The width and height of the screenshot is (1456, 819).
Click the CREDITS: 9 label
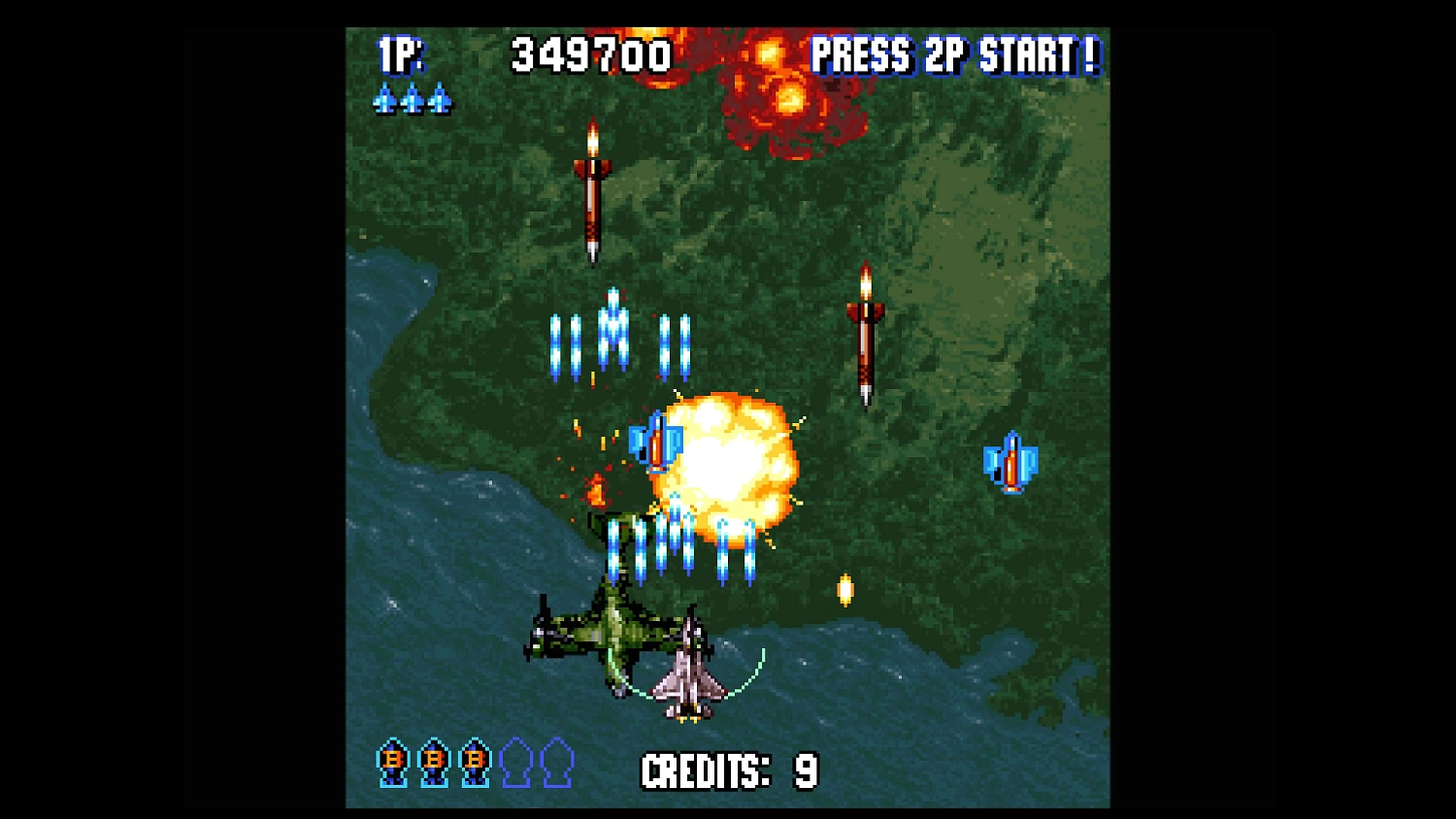point(730,769)
